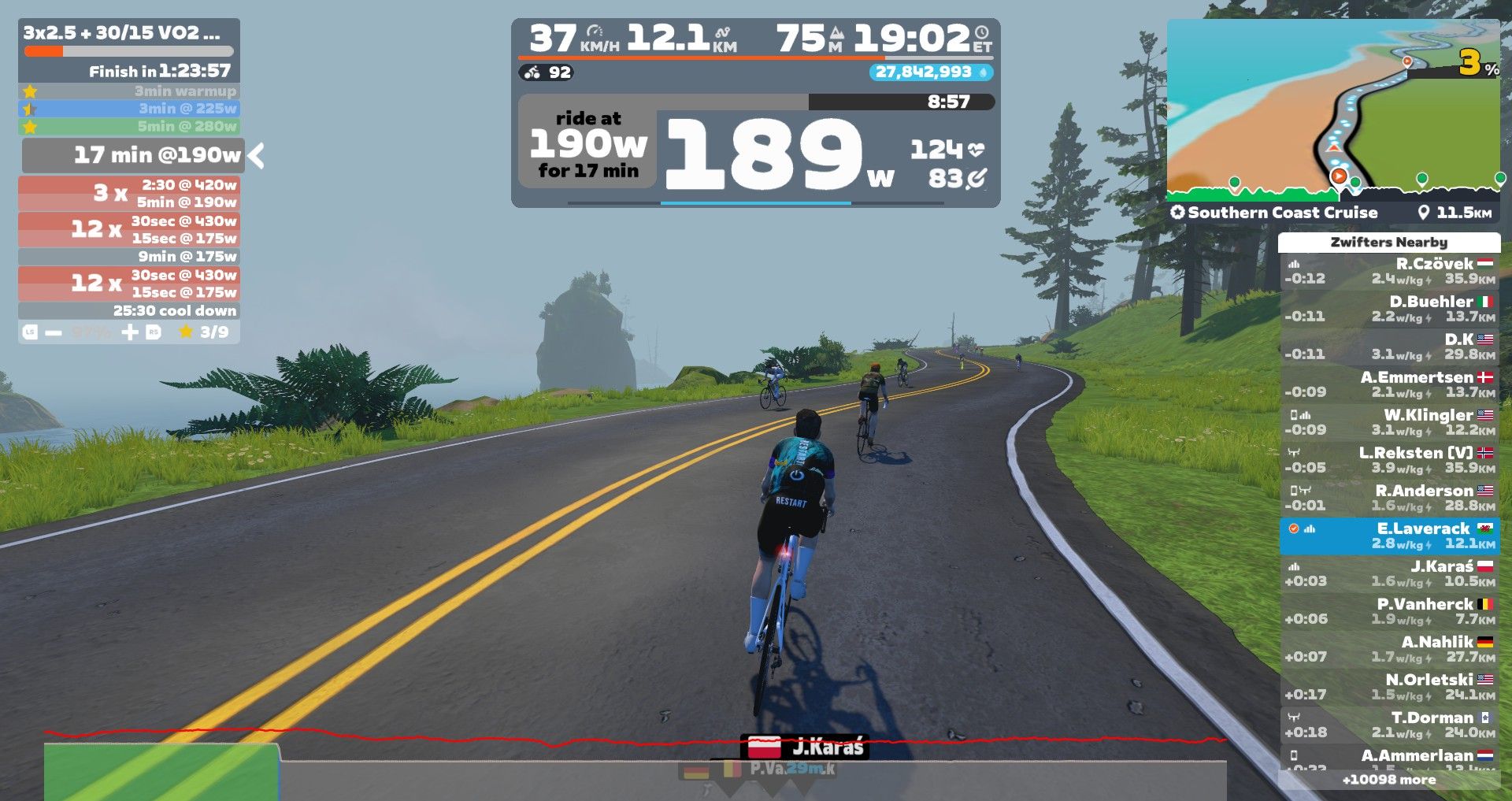The height and width of the screenshot is (801, 1512).
Task: Collapse workout panel using the white arrow
Action: 256,155
